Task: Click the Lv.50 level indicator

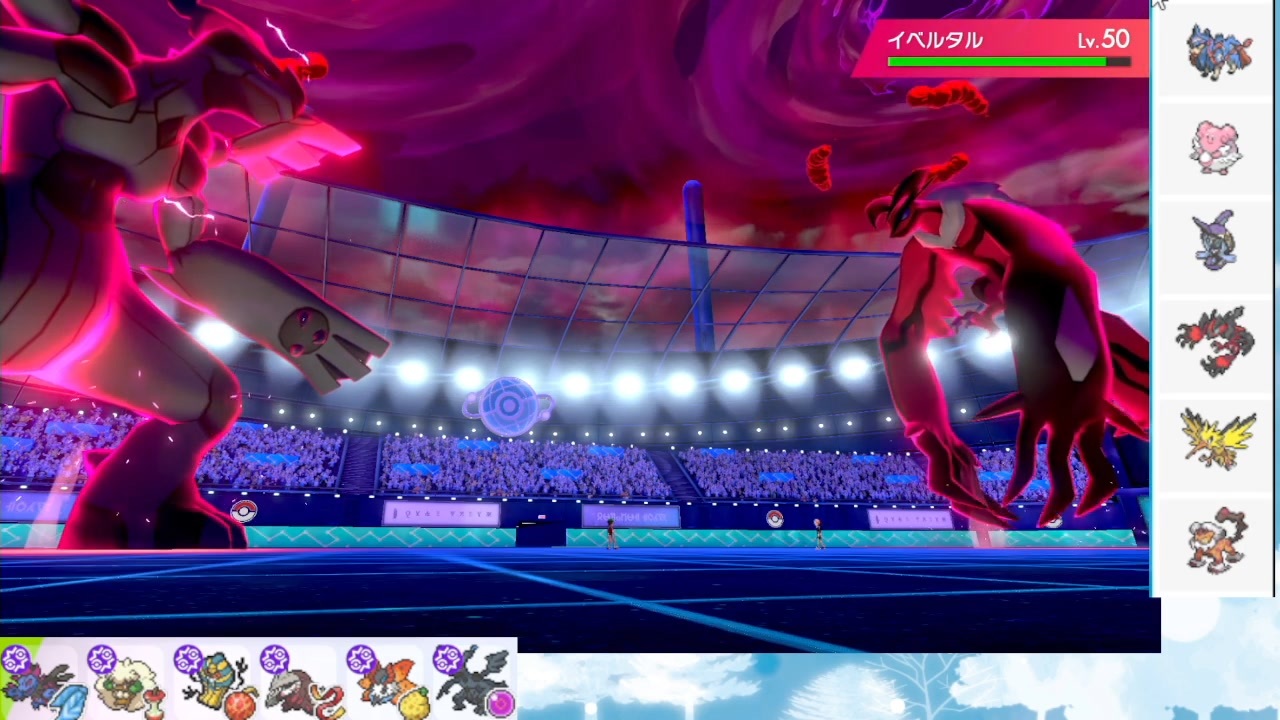Action: point(1103,40)
